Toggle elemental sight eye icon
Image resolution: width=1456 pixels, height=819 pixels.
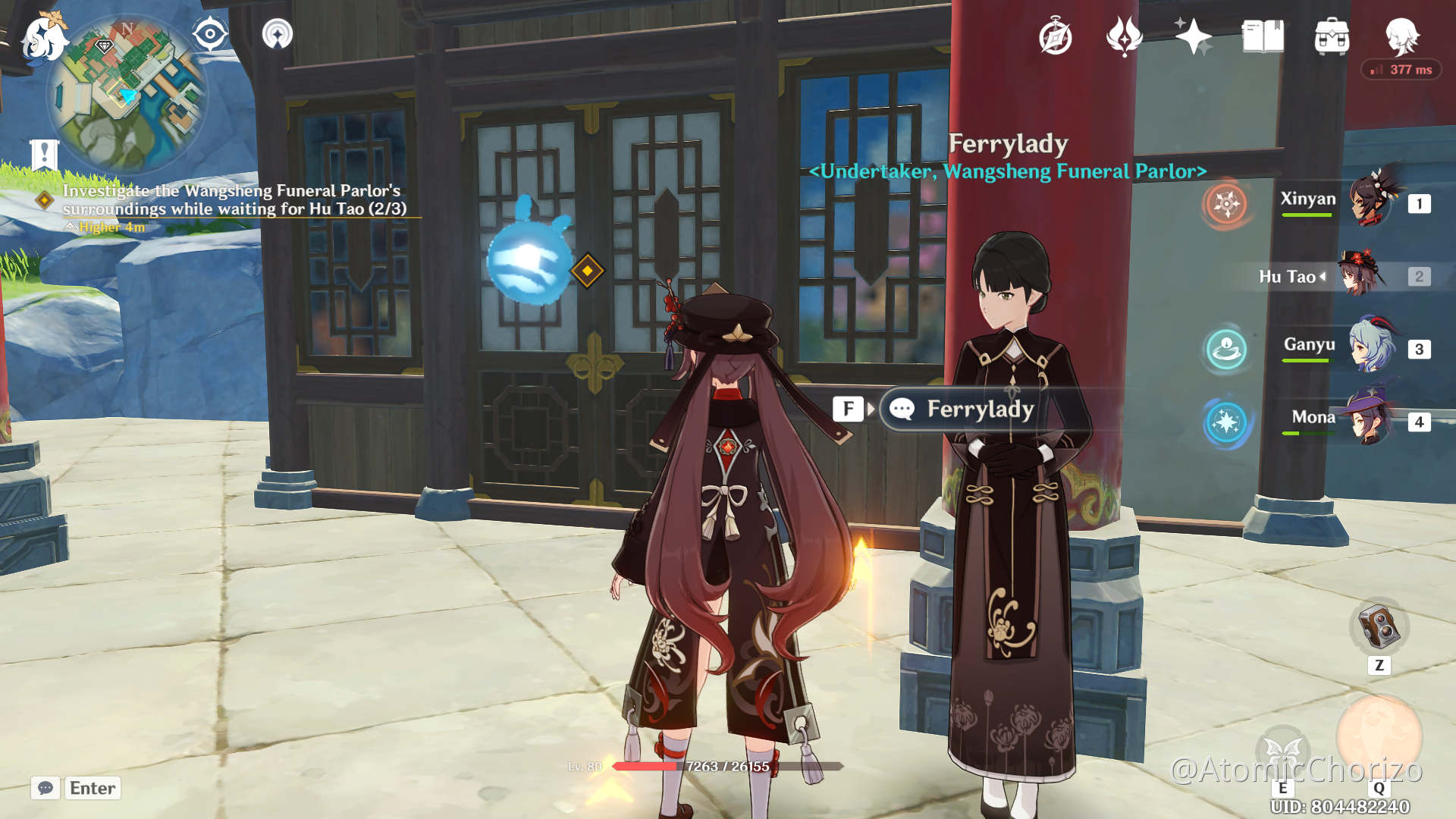(209, 34)
